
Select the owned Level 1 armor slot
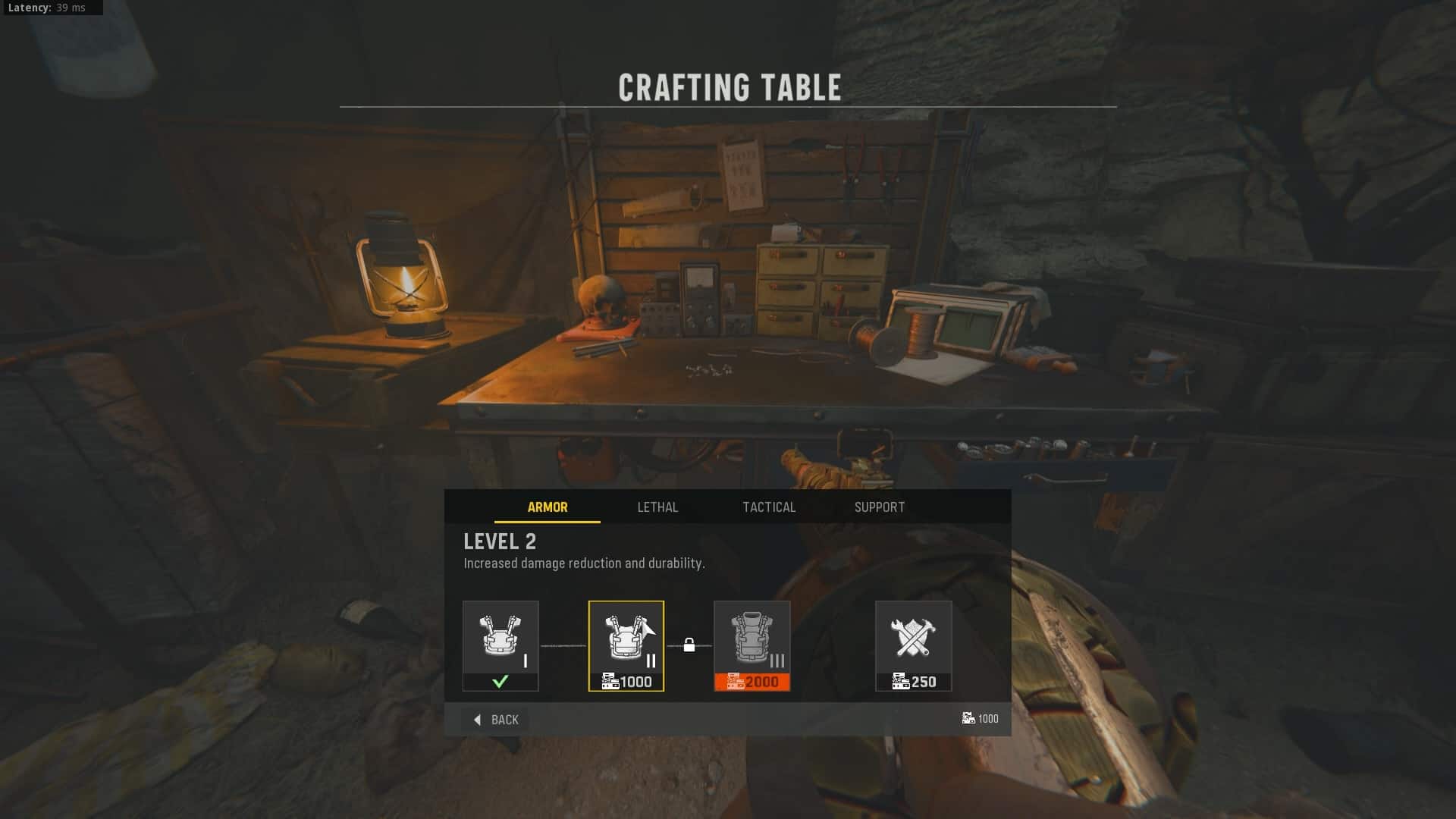click(500, 645)
